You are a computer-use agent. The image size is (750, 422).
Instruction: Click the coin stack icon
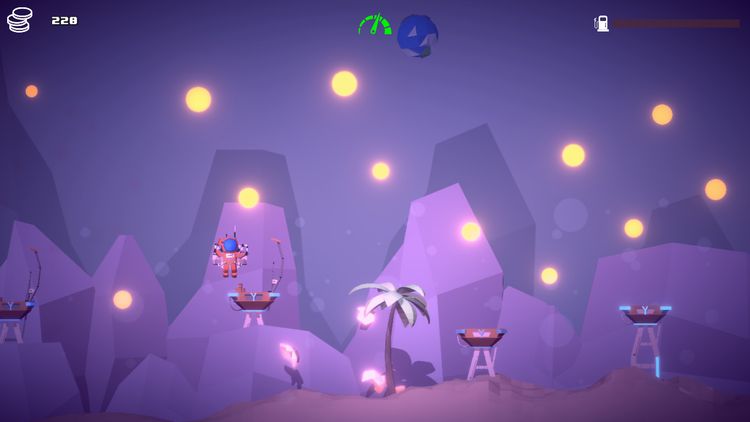20,20
